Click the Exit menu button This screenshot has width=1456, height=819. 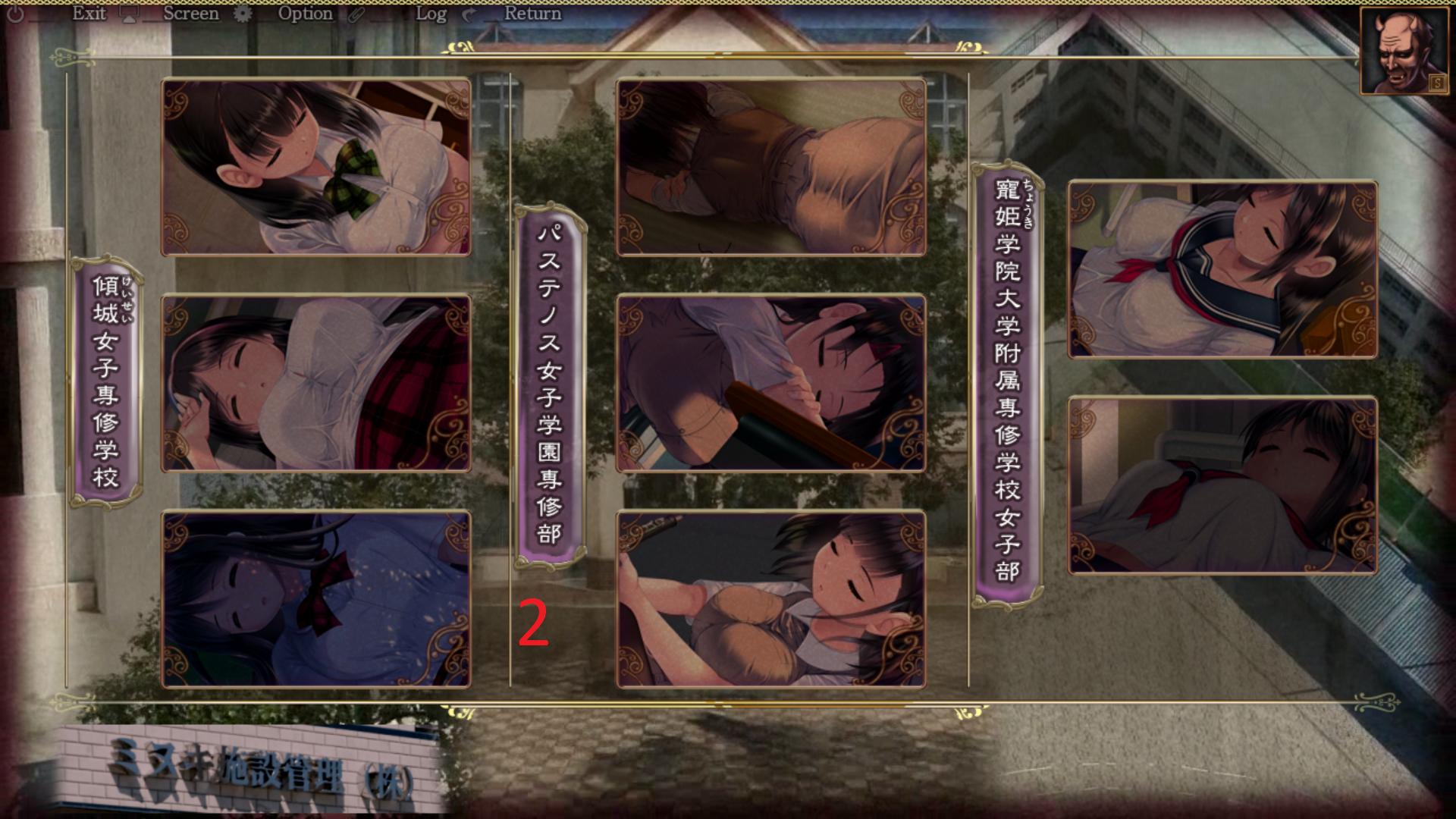88,14
